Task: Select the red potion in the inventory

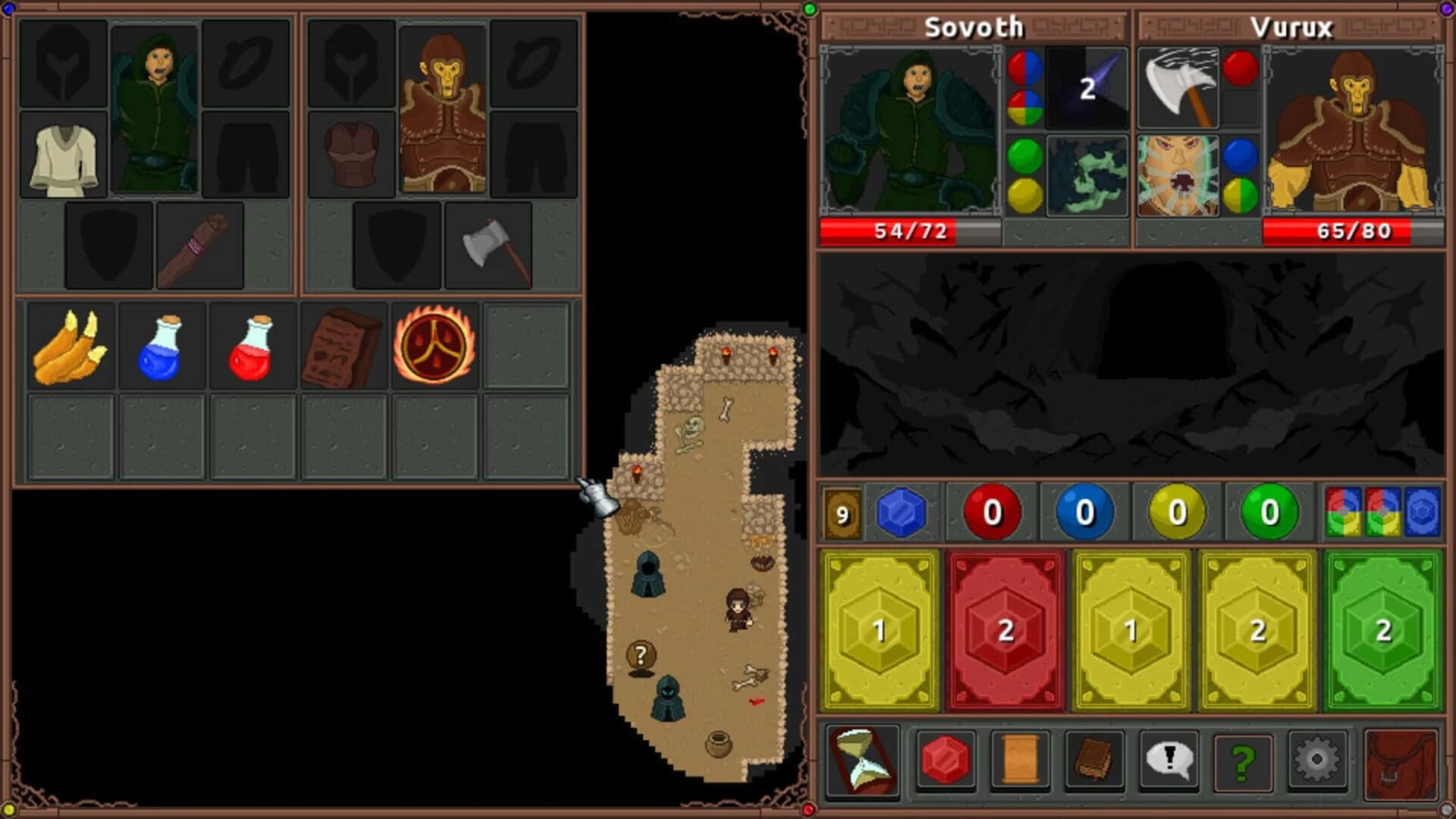Action: click(253, 347)
